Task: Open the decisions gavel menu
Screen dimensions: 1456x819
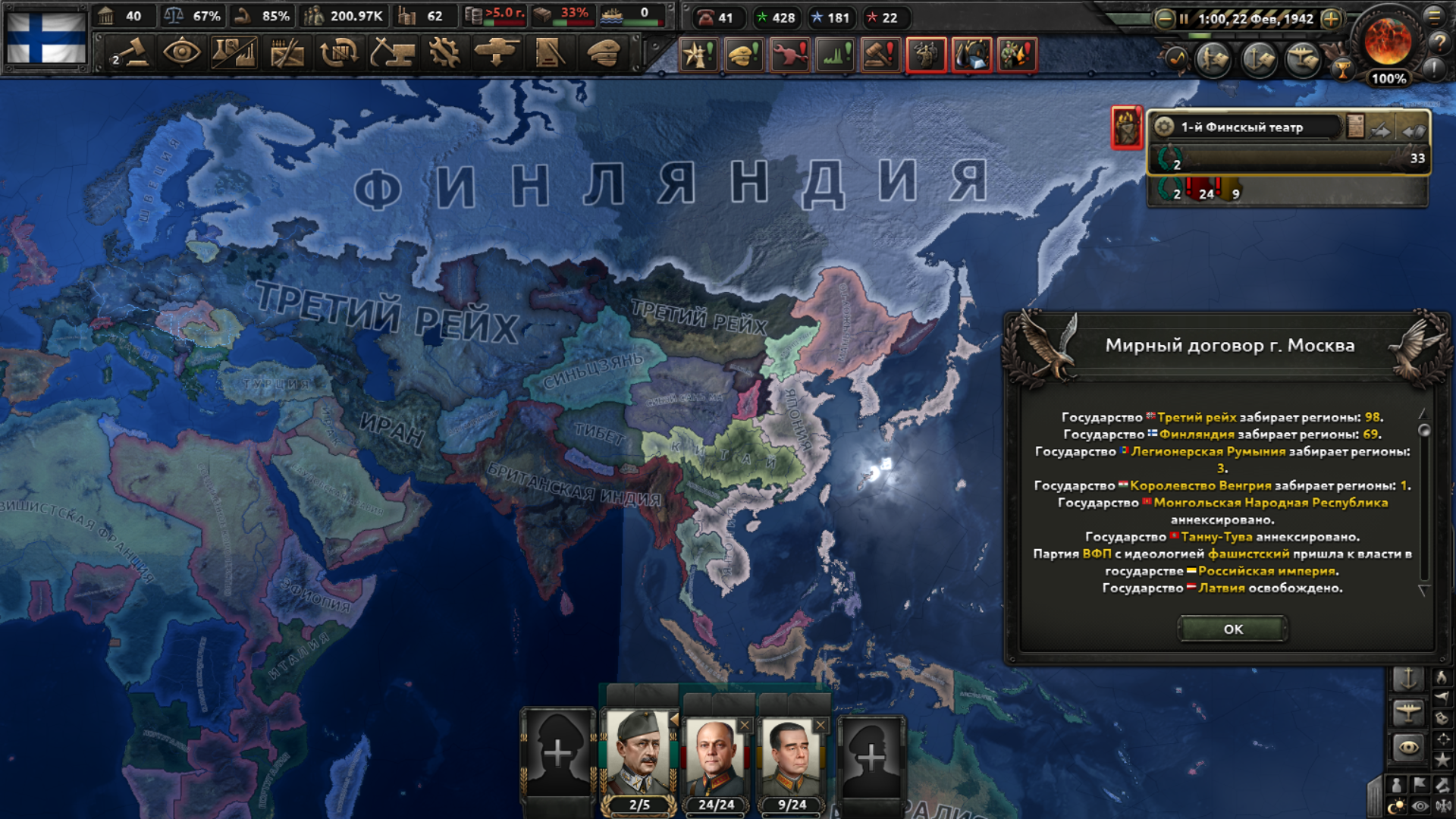Action: [131, 53]
